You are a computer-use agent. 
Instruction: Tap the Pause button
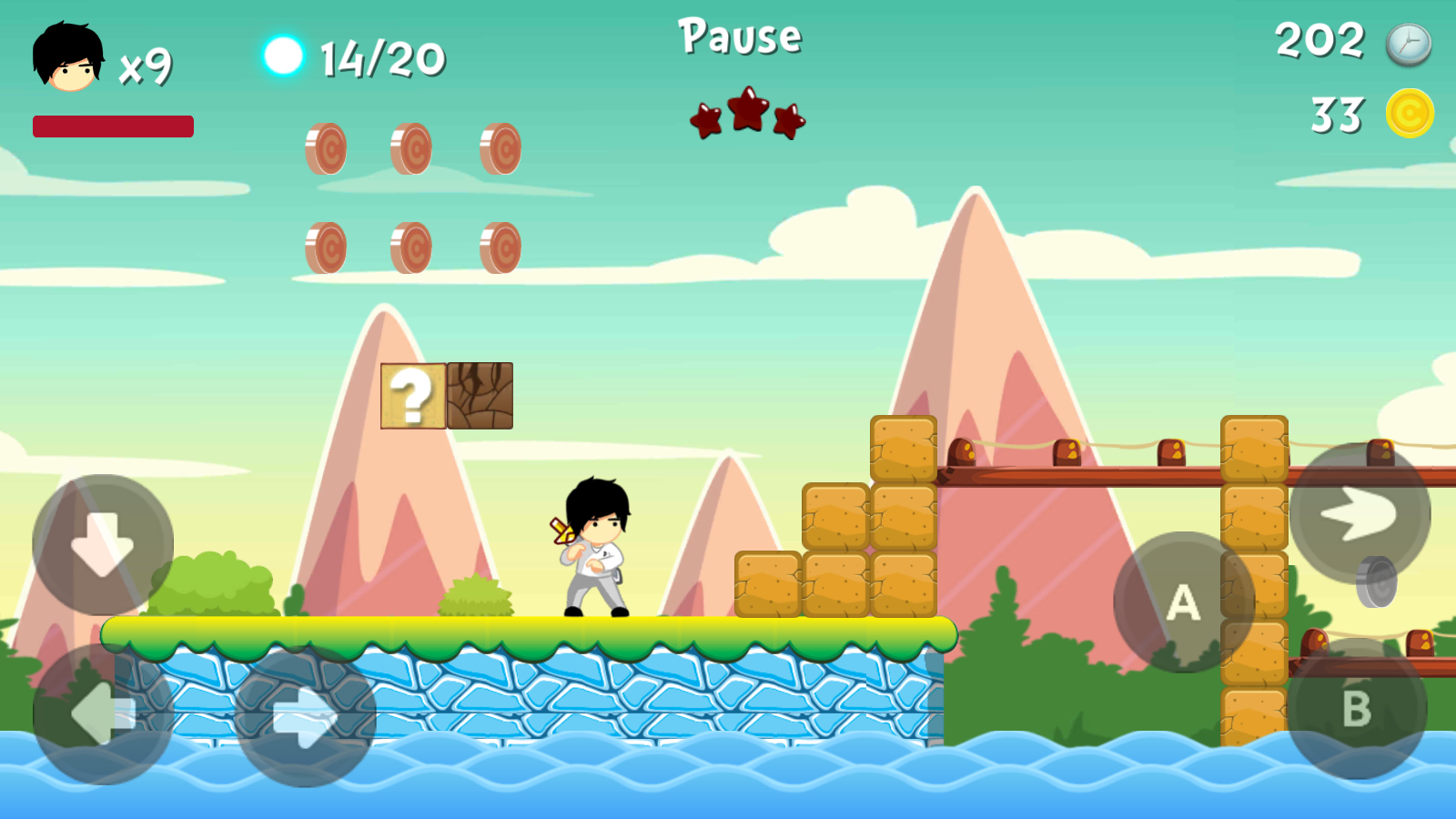tap(740, 37)
